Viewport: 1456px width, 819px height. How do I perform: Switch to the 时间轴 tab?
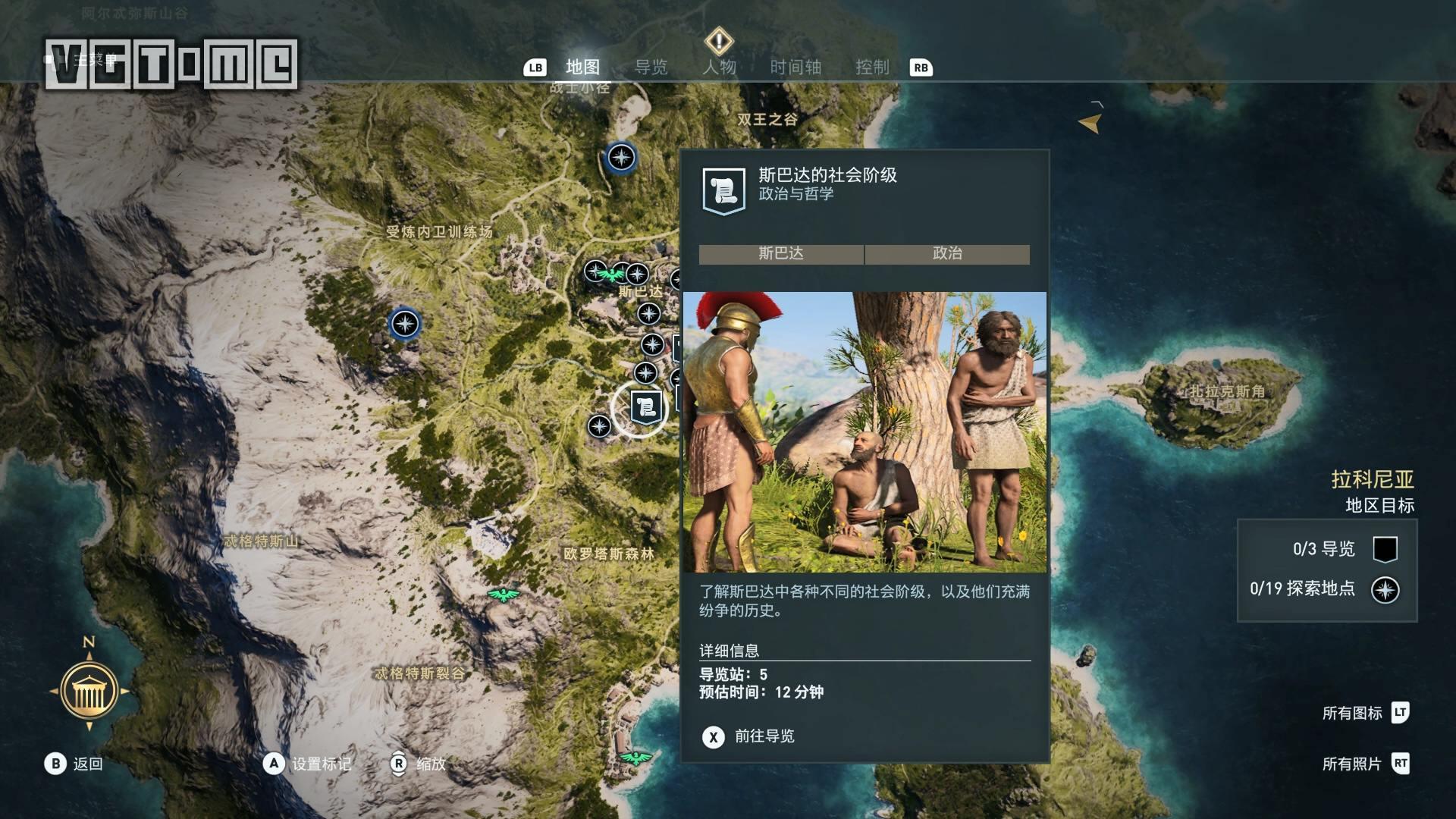tap(795, 67)
